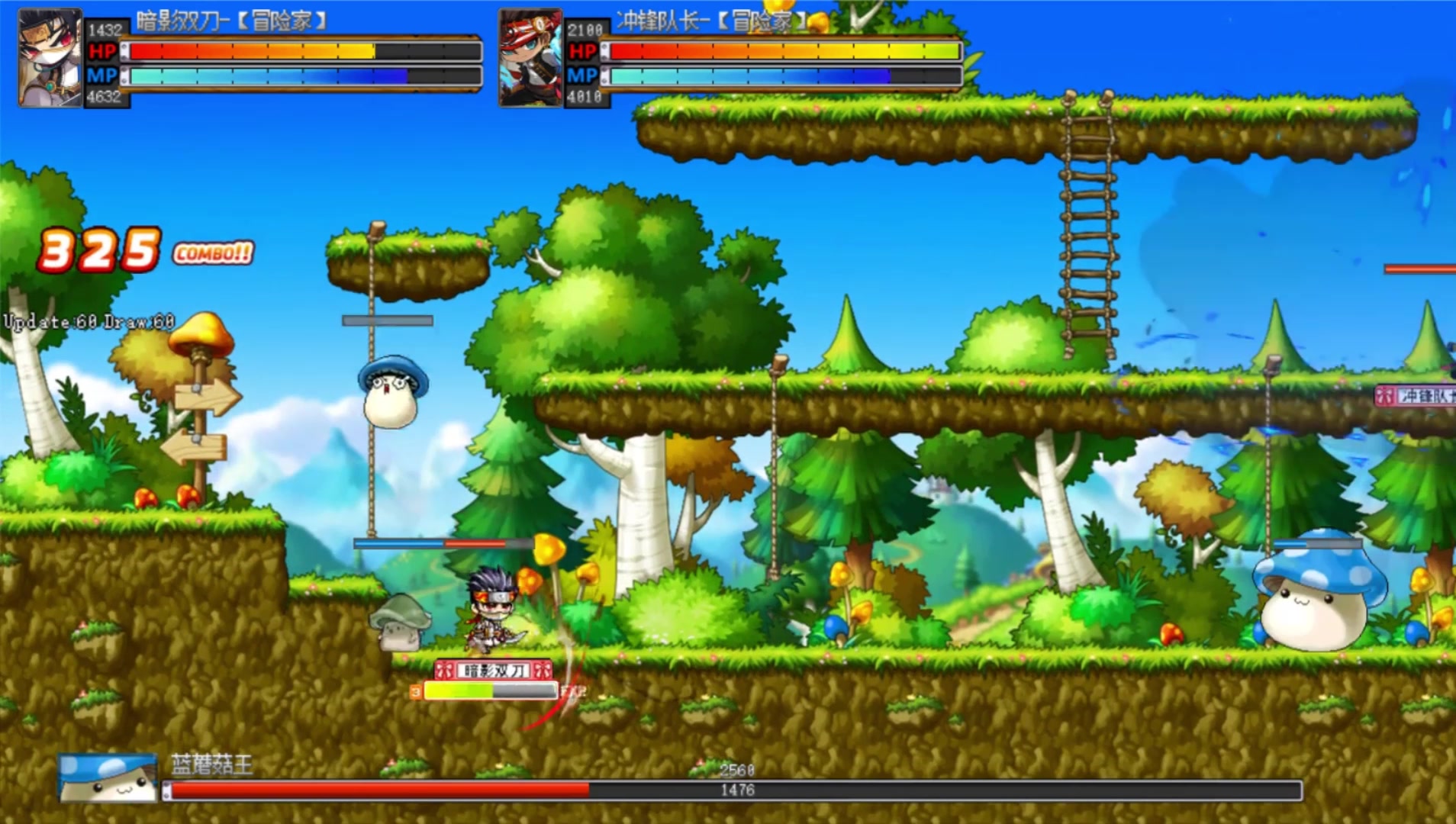Click the blue mushroom king boss portrait
The width and height of the screenshot is (1456, 824).
pyautogui.click(x=108, y=778)
